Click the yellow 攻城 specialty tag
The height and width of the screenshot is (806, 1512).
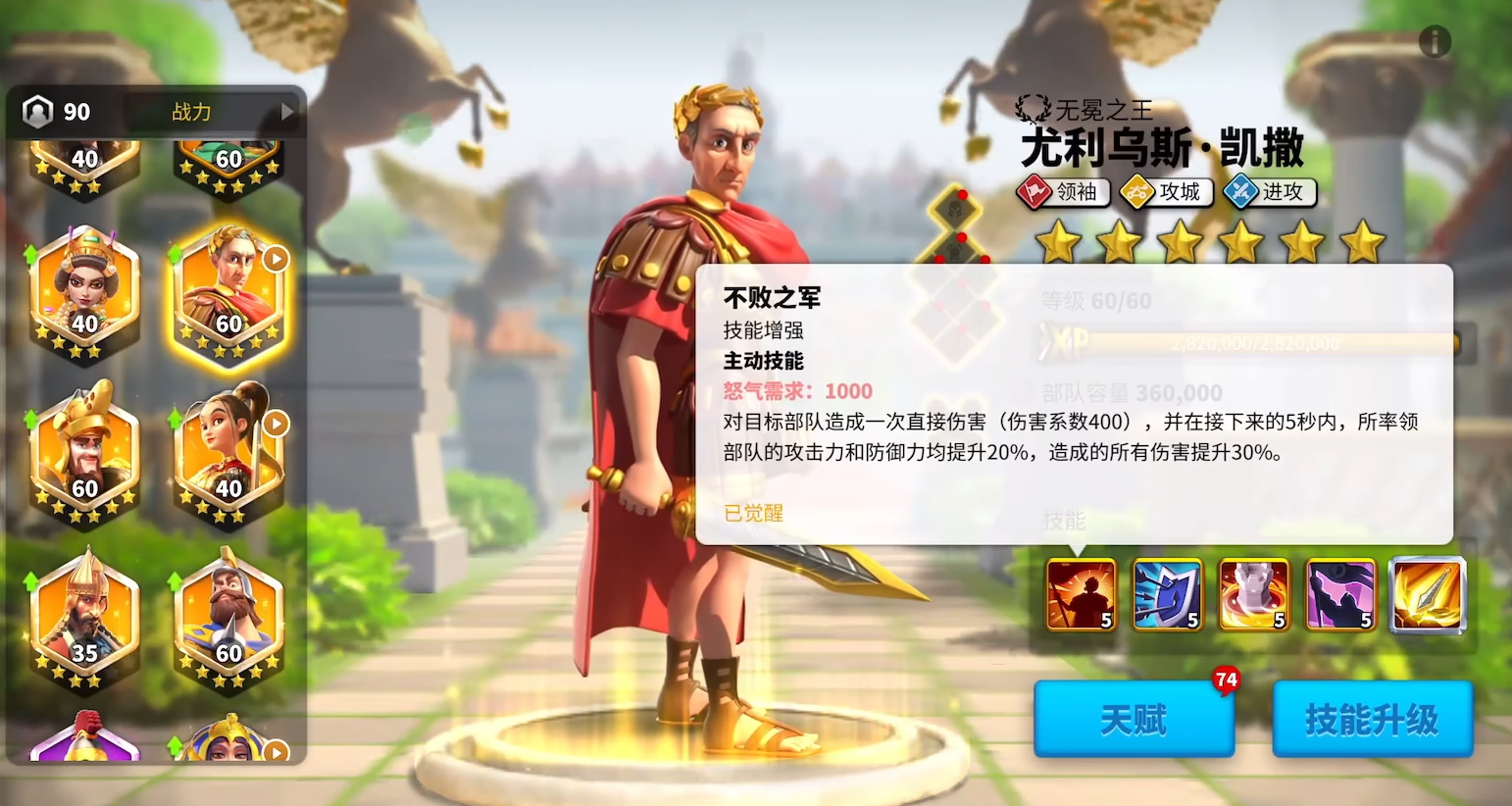point(1166,192)
